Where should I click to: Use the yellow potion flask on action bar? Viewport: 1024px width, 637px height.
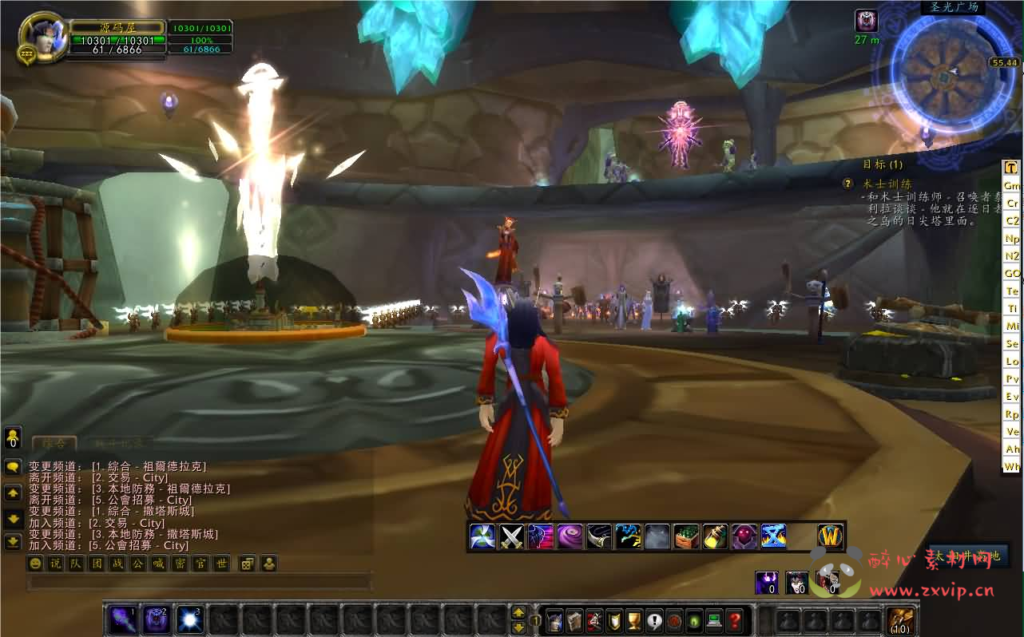(715, 537)
